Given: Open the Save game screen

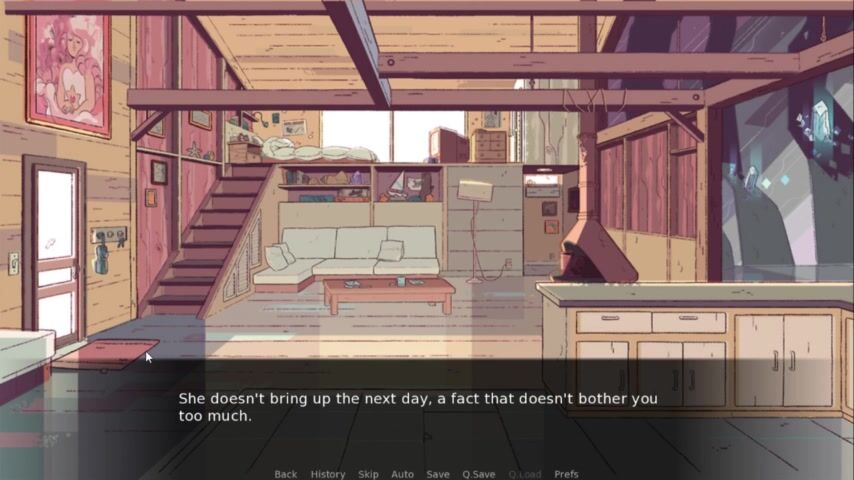Looking at the screenshot, I should coord(437,474).
